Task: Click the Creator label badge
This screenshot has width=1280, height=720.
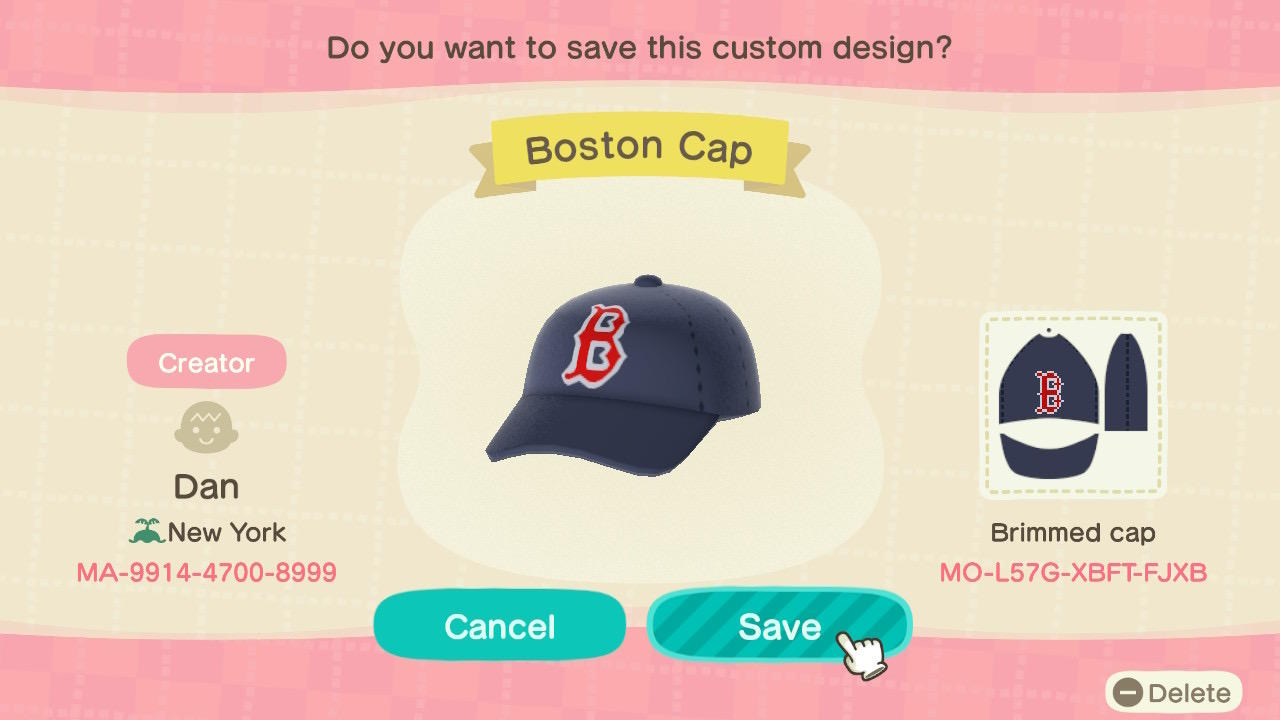Action: pos(206,362)
